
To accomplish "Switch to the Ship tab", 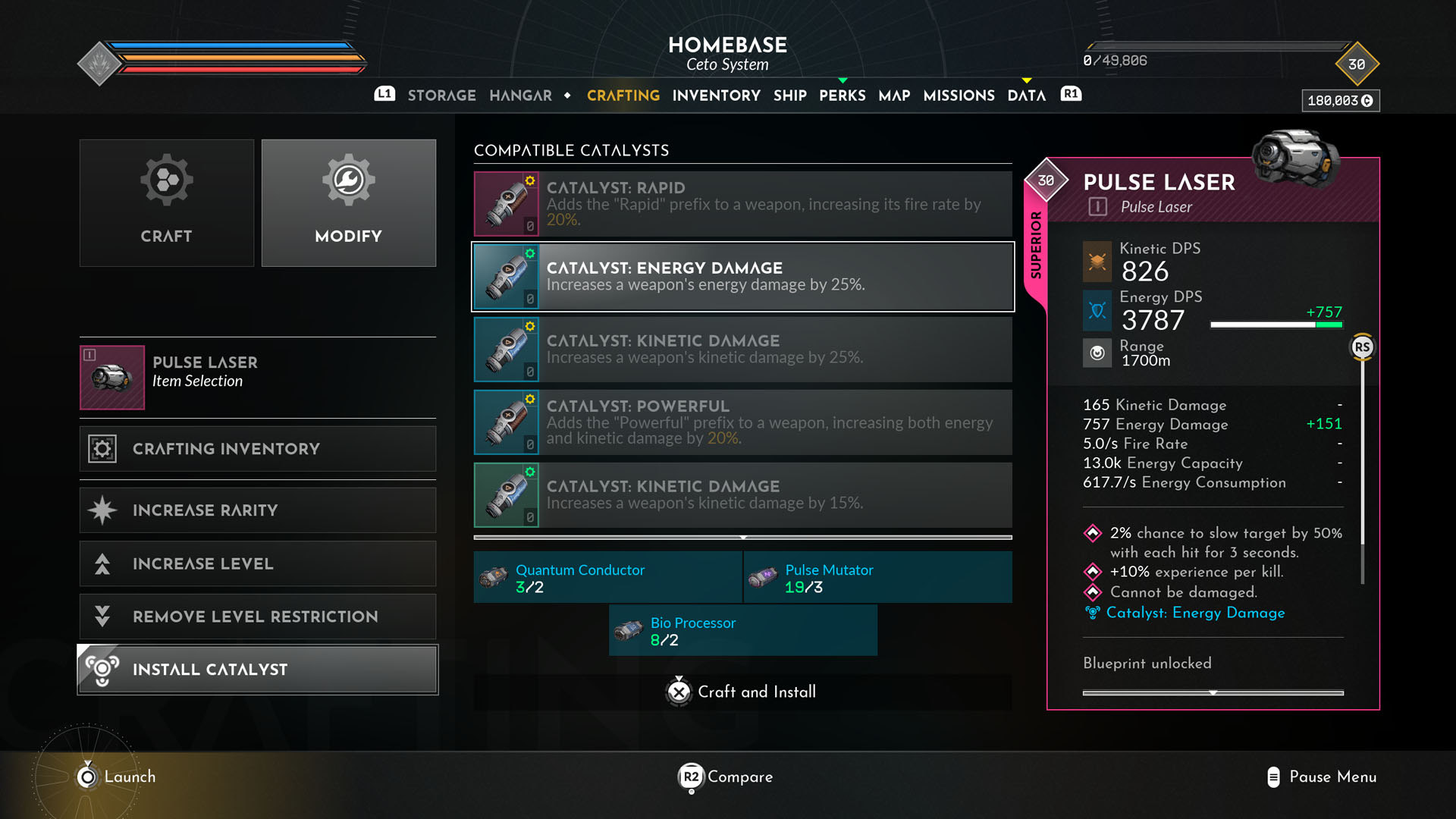I will [x=789, y=96].
